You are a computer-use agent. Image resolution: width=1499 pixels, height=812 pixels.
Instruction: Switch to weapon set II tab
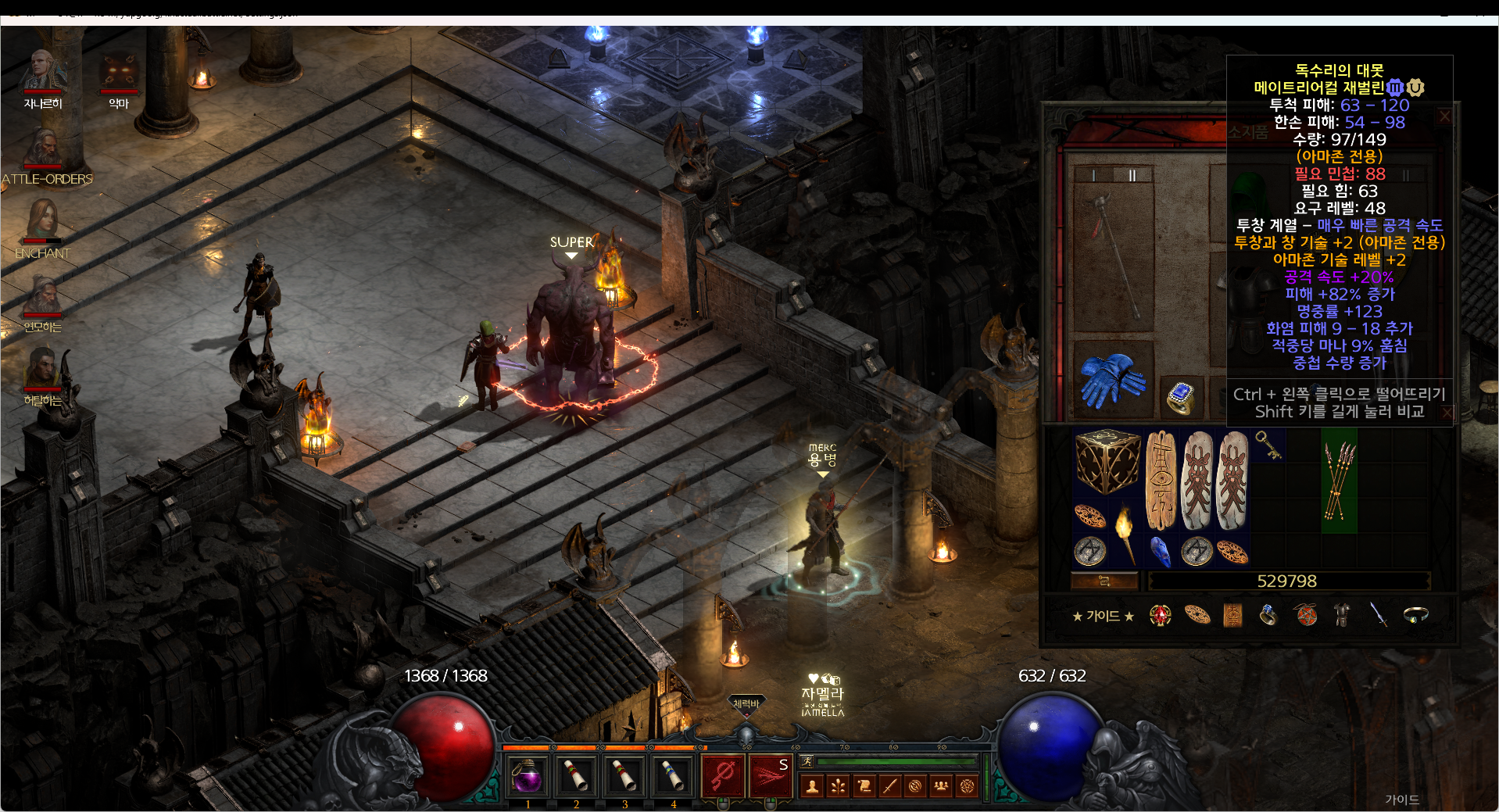[x=1132, y=175]
